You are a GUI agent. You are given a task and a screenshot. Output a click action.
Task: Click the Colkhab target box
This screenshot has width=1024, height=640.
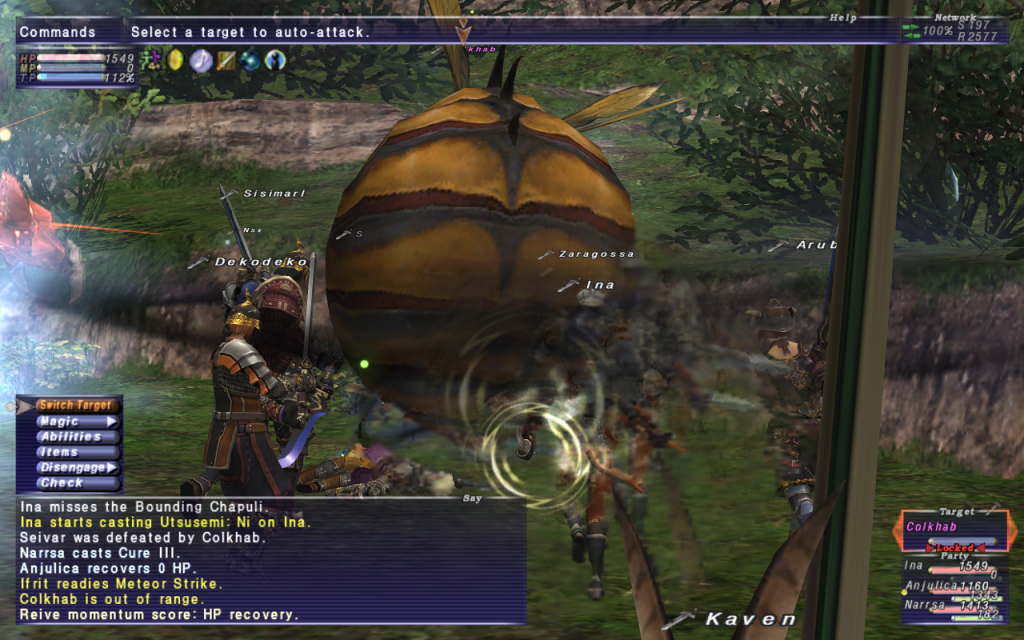point(957,528)
